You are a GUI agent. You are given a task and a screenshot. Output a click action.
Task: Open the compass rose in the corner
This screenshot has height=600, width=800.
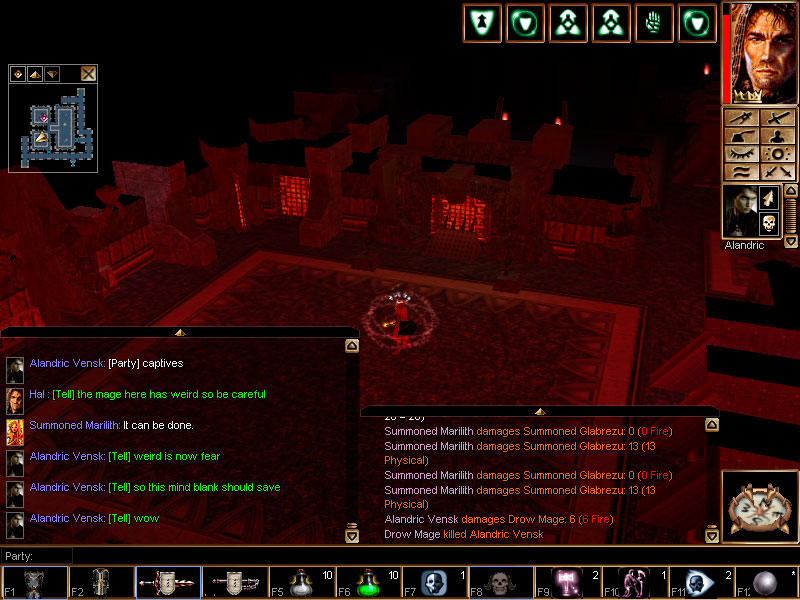click(x=757, y=506)
